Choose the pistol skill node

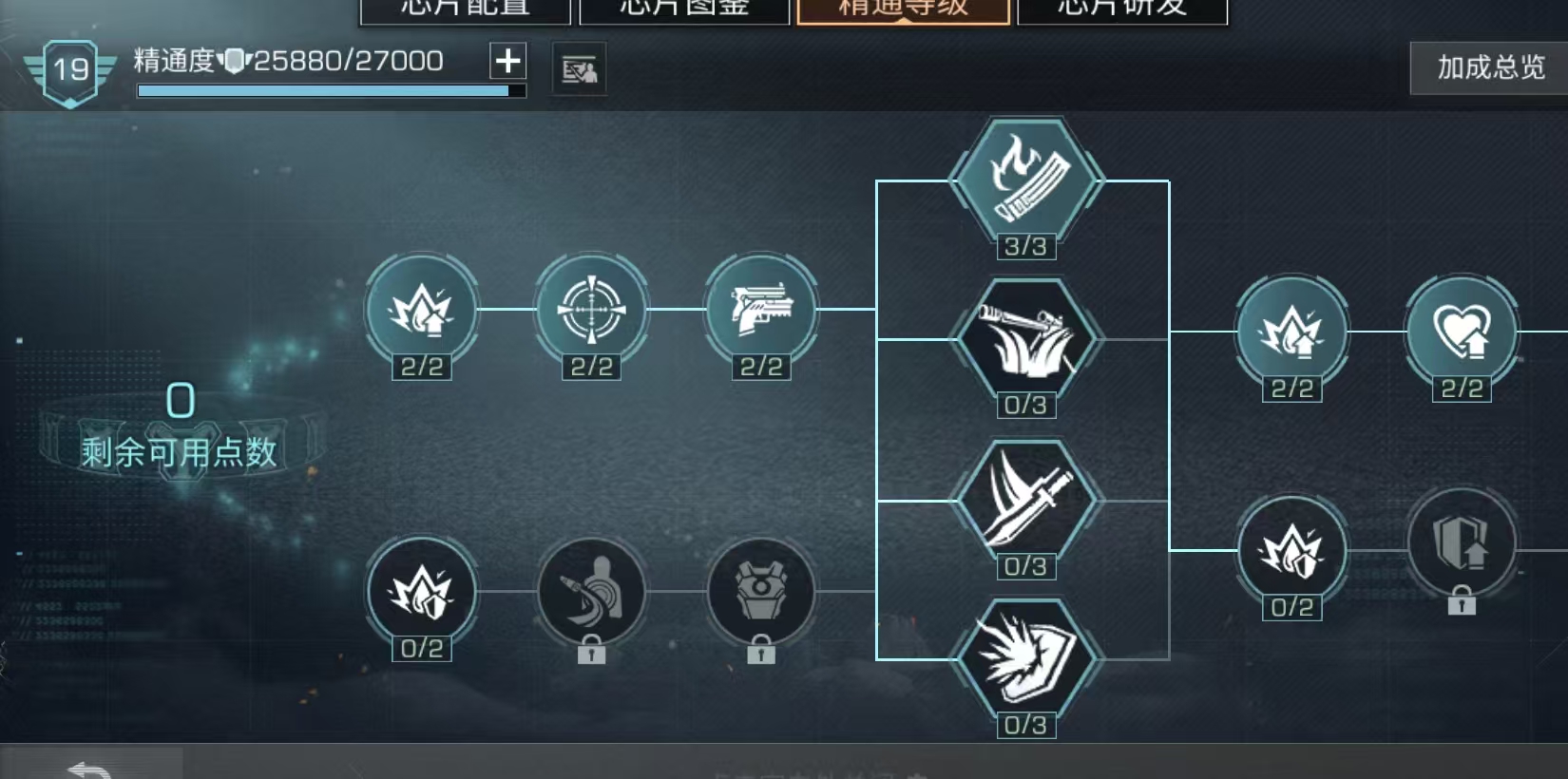click(x=760, y=309)
